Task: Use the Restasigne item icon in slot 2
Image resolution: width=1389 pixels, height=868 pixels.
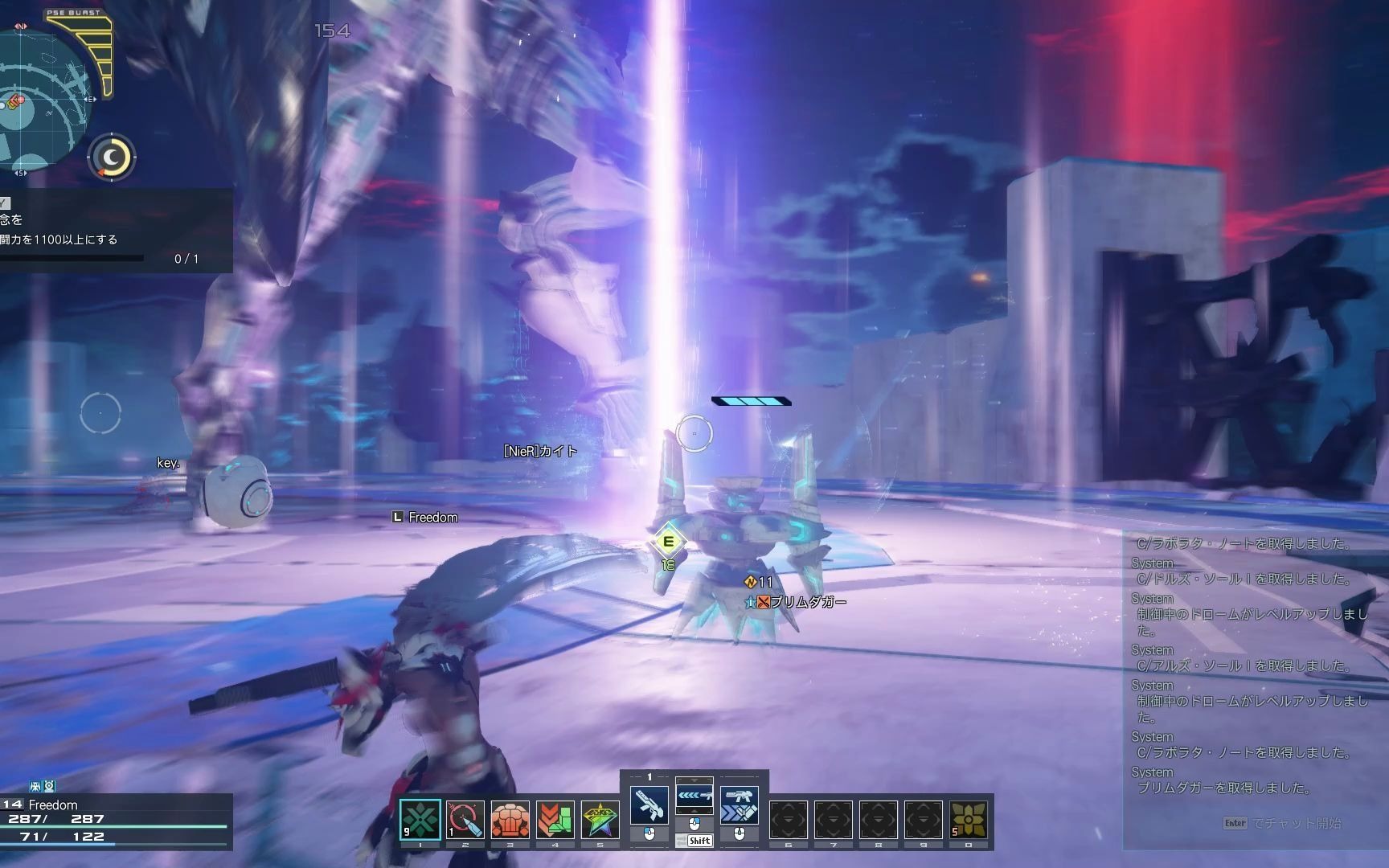Action: [464, 819]
